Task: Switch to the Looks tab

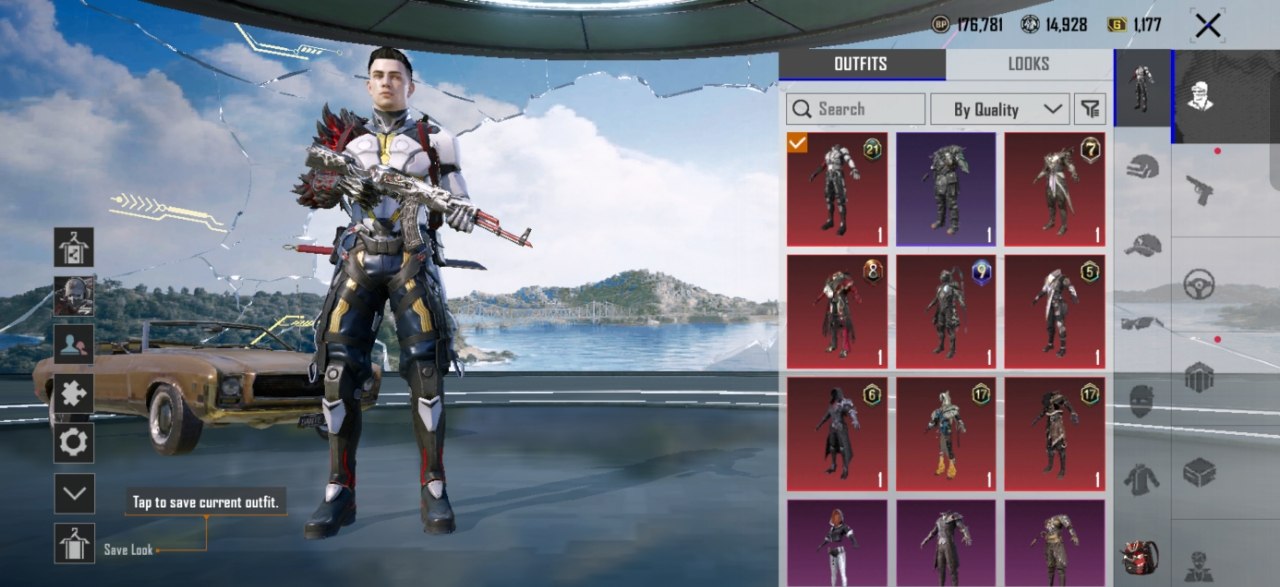Action: coord(1028,64)
